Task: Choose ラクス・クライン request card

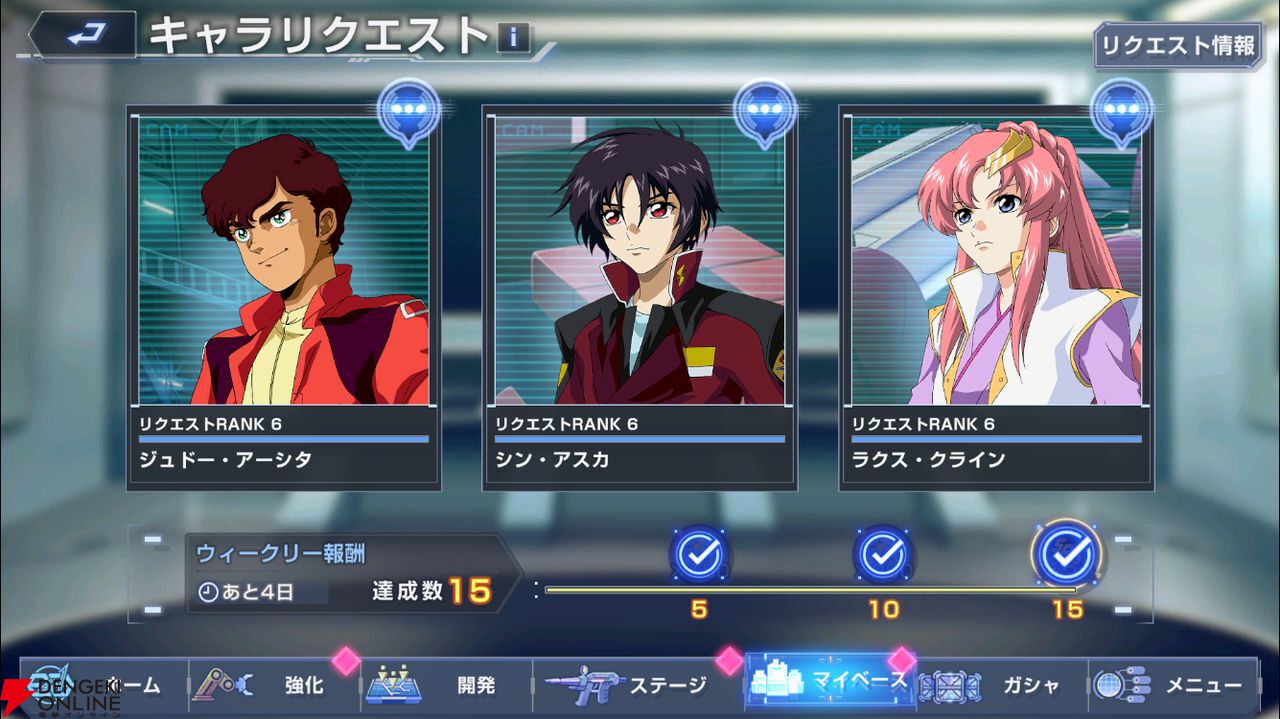Action: [996, 297]
